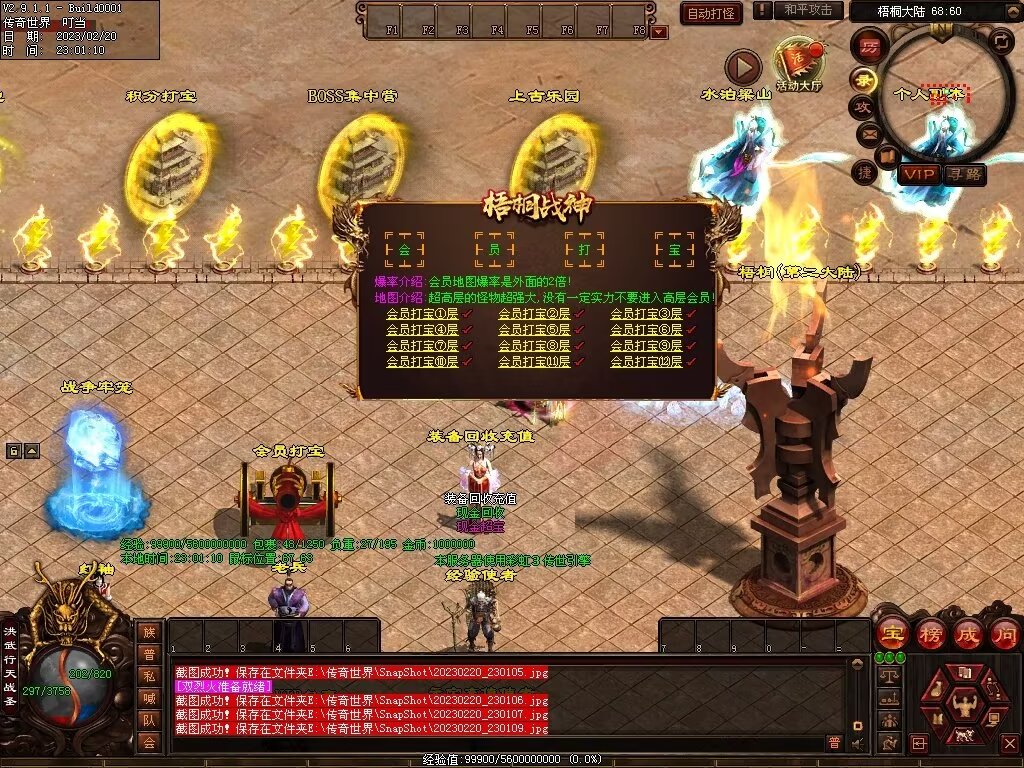This screenshot has height=768, width=1024.
Task: Open the mail envelope icon beside minimap
Action: [x=867, y=133]
